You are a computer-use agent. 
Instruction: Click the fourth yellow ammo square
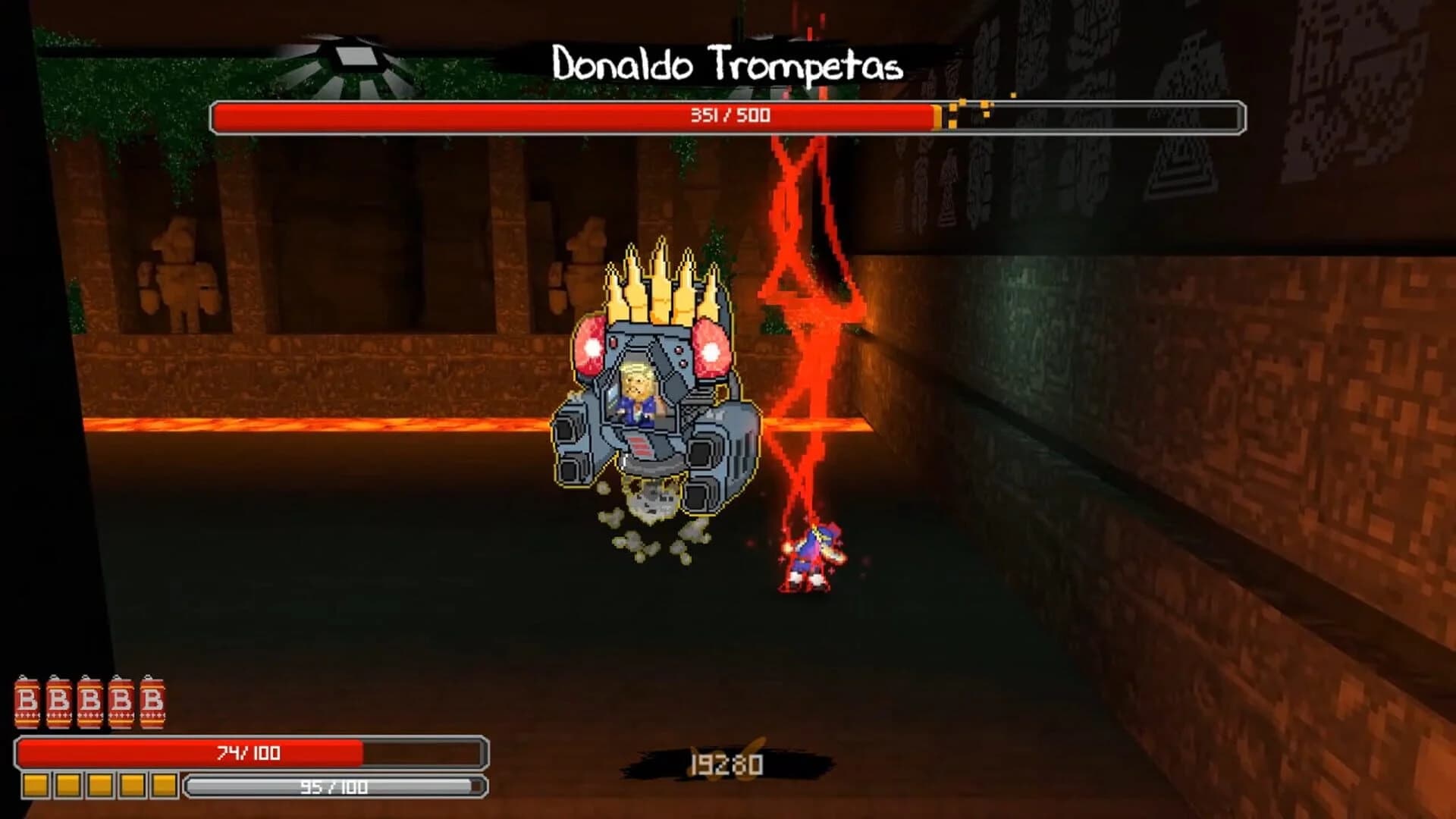(133, 786)
